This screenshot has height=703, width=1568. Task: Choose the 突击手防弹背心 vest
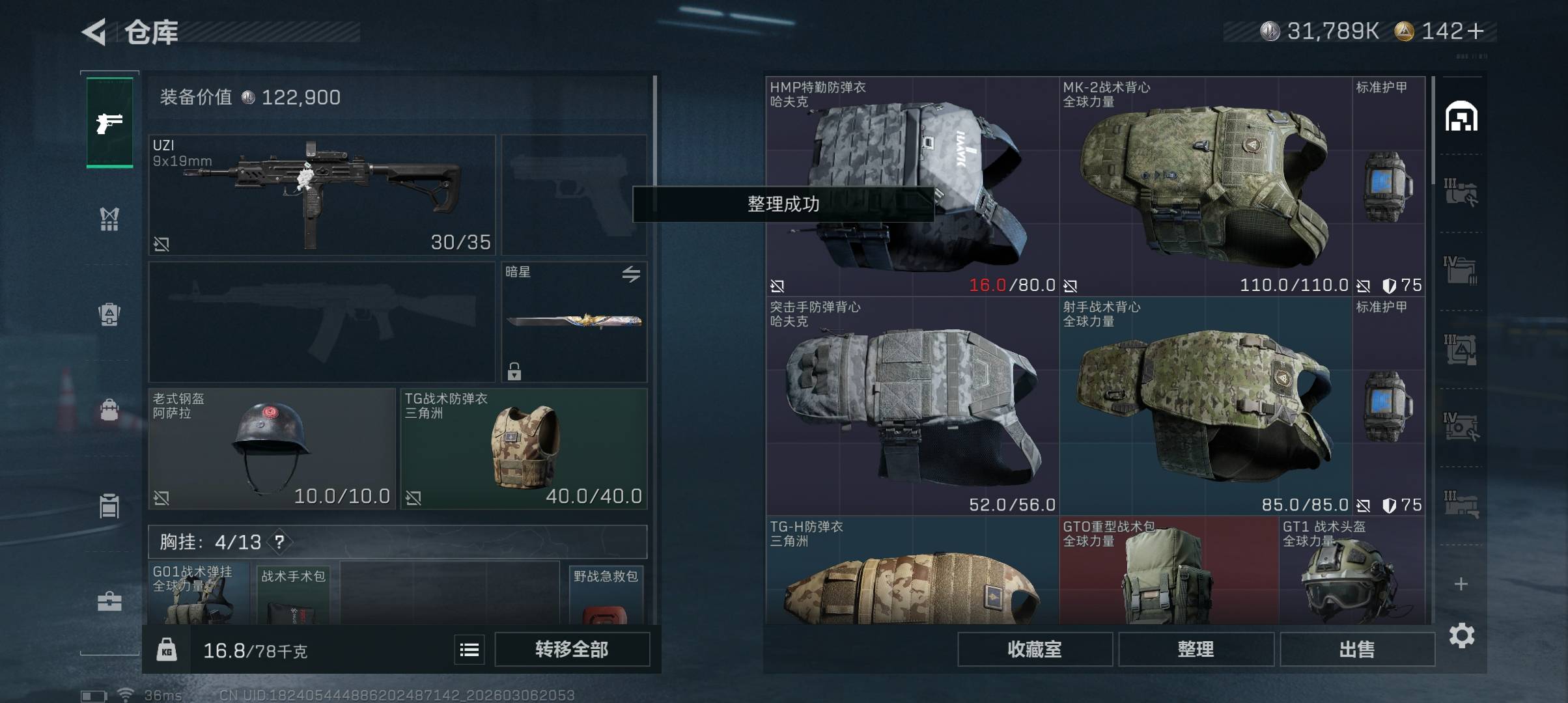click(912, 406)
